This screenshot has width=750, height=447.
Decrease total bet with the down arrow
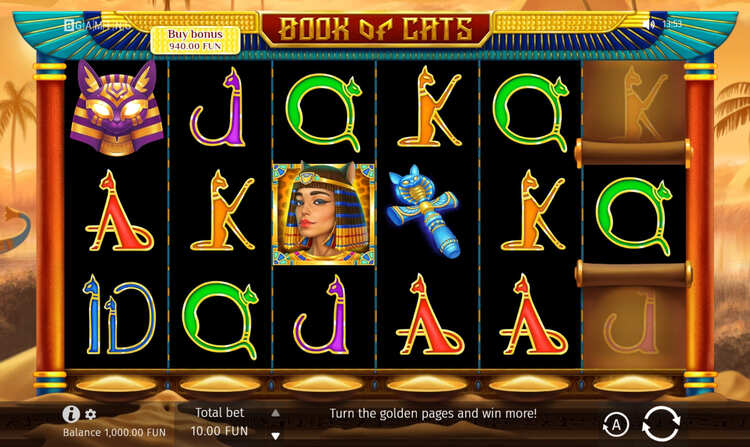(276, 436)
